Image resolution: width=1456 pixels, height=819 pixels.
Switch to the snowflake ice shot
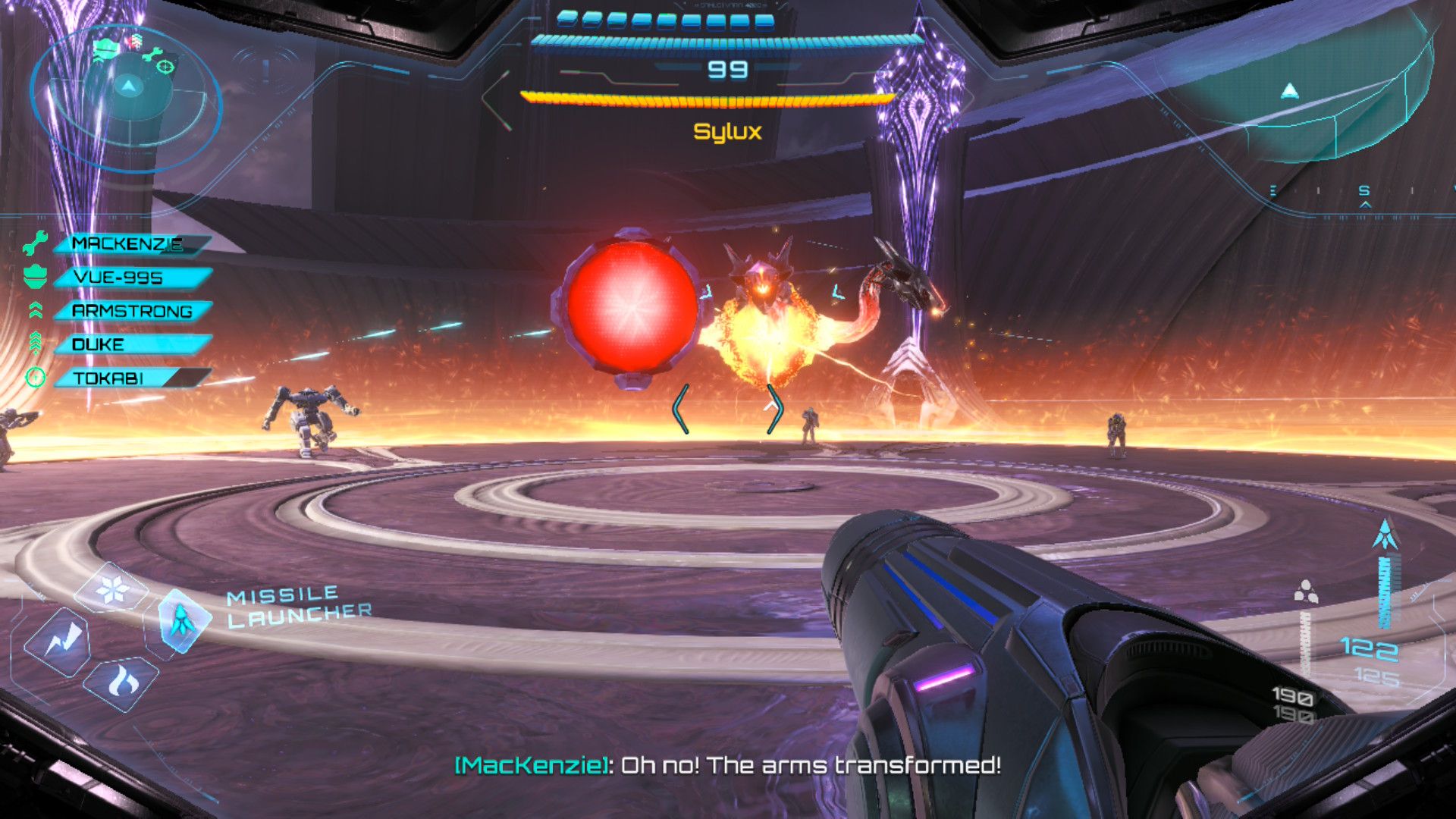112,588
